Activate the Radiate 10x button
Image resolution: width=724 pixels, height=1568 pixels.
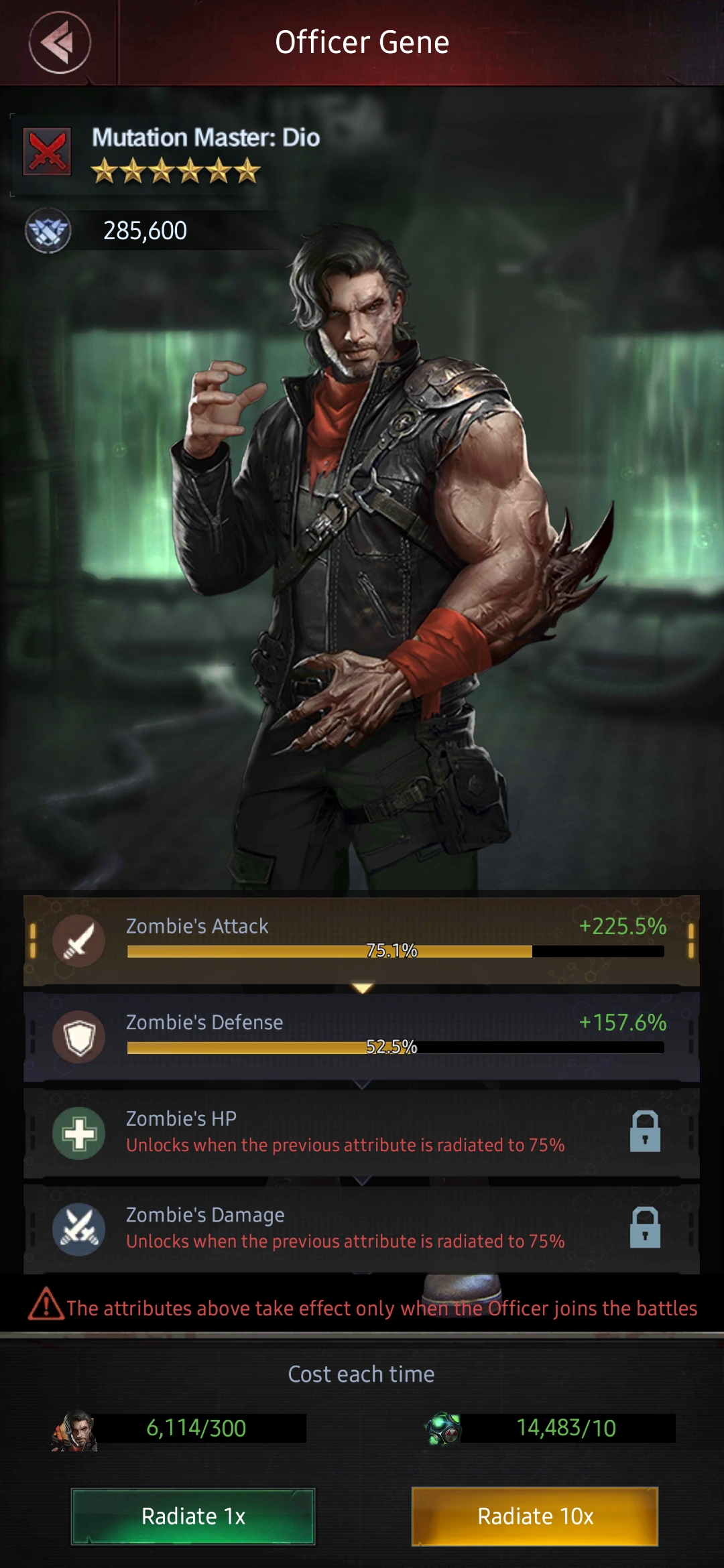(x=535, y=1516)
